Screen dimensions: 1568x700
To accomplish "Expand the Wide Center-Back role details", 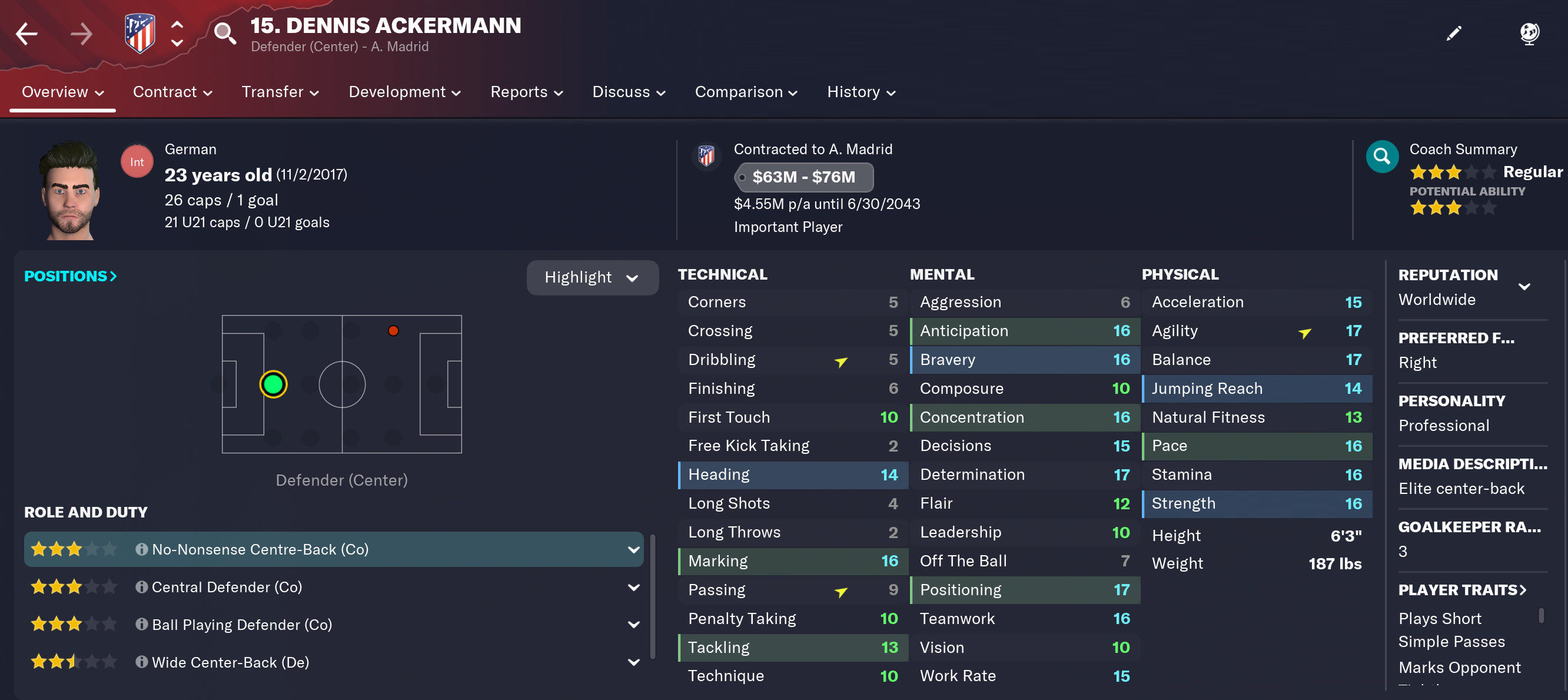I will 633,662.
